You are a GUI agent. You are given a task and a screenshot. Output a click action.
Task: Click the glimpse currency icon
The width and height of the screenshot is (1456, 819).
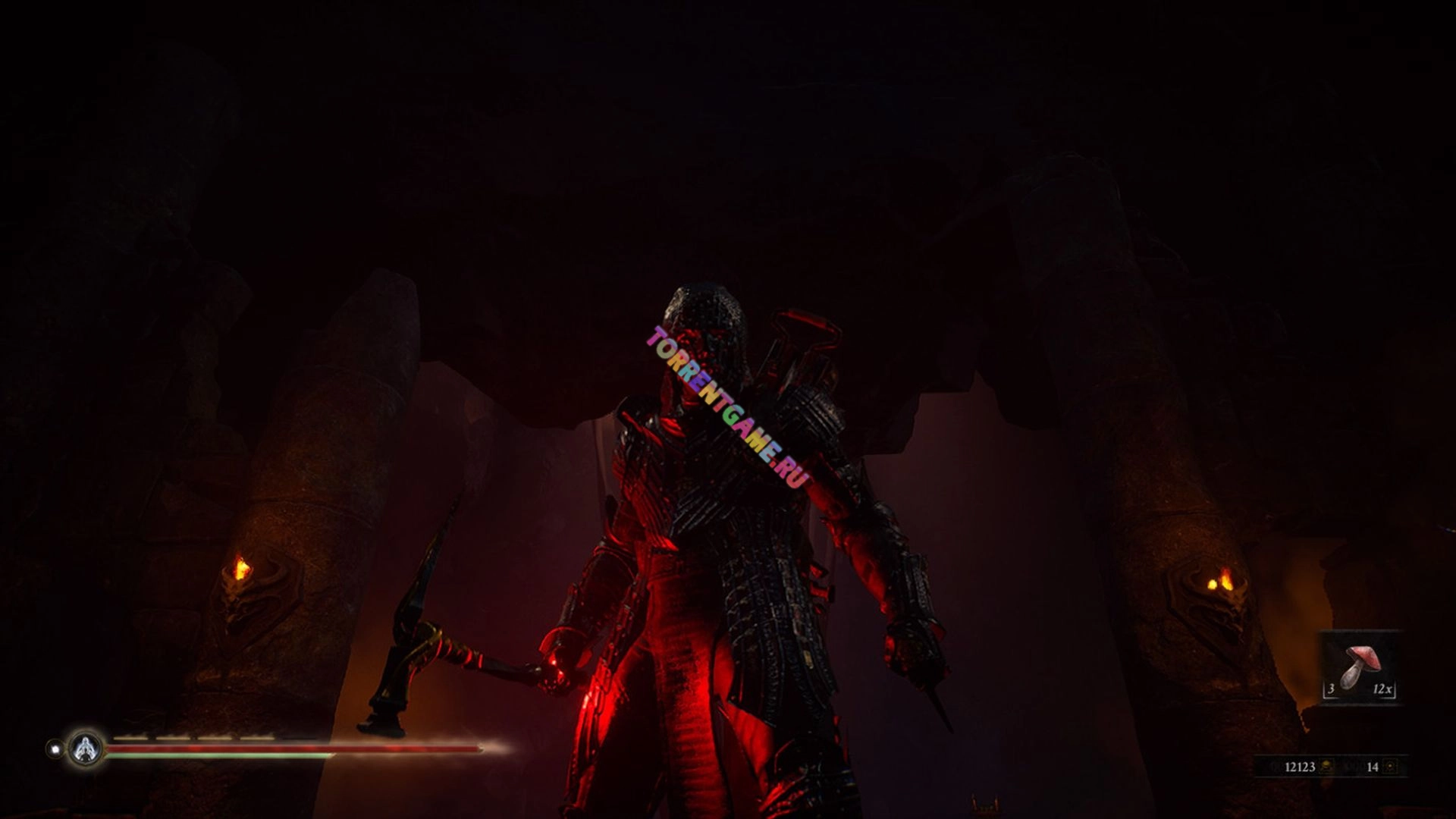point(1390,767)
